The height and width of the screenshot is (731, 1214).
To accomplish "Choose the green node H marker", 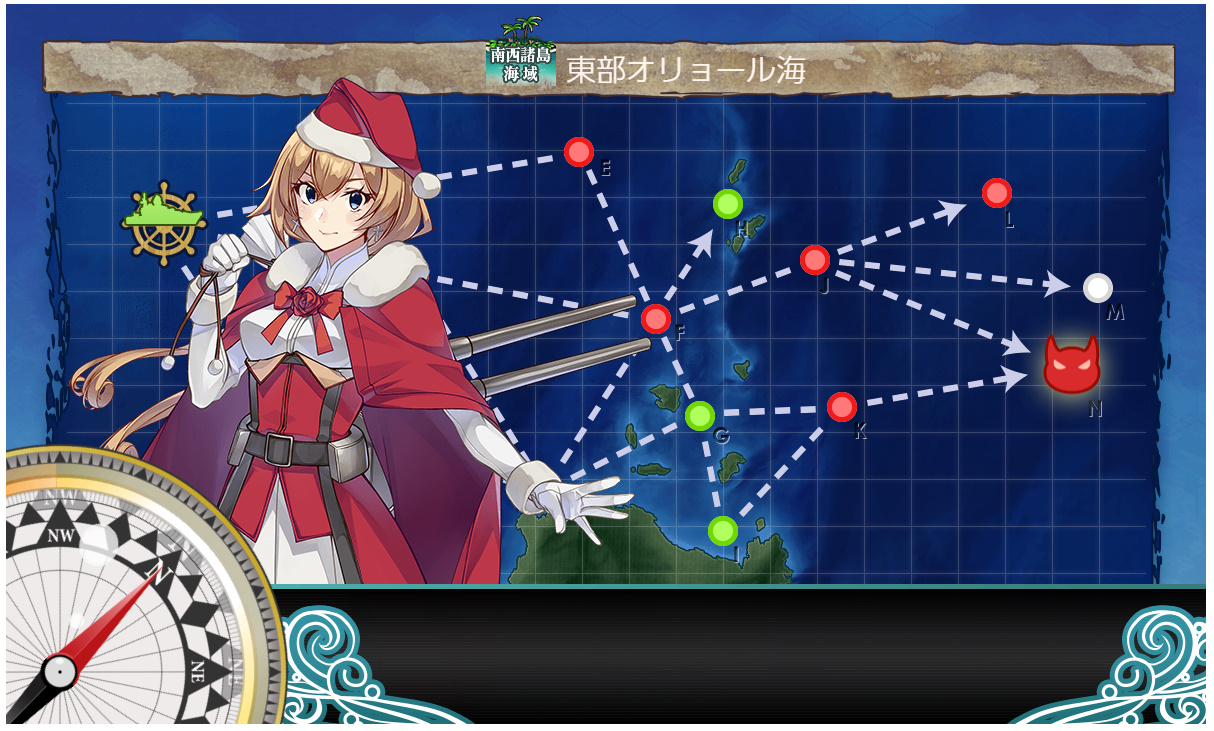I will pos(728,204).
